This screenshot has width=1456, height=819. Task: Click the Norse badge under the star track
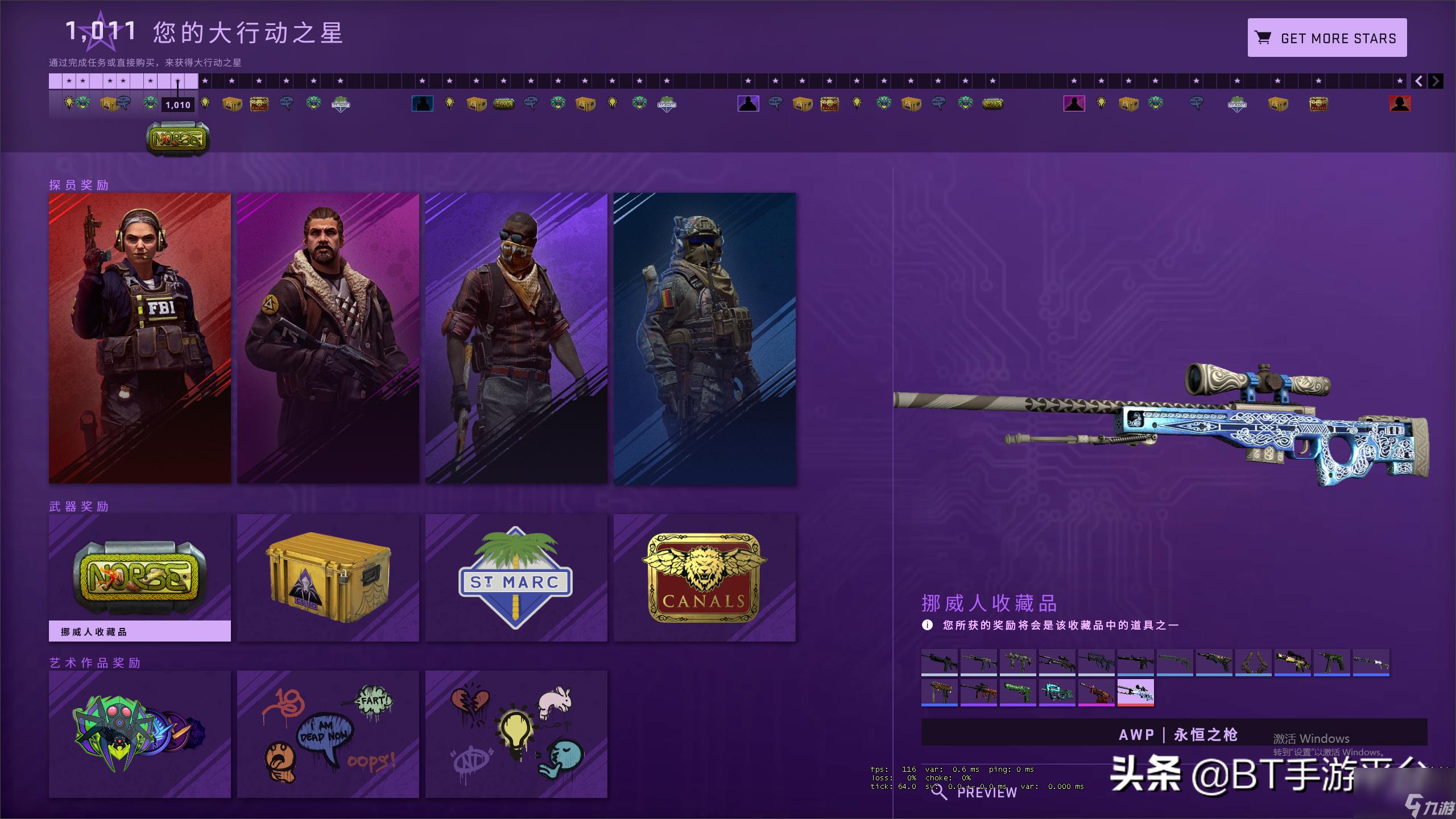pos(177,138)
